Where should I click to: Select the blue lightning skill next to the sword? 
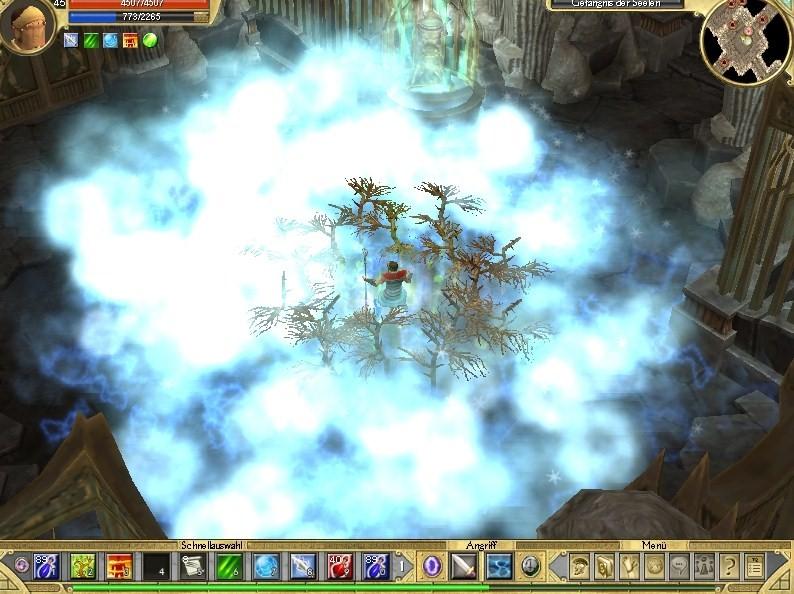[499, 567]
